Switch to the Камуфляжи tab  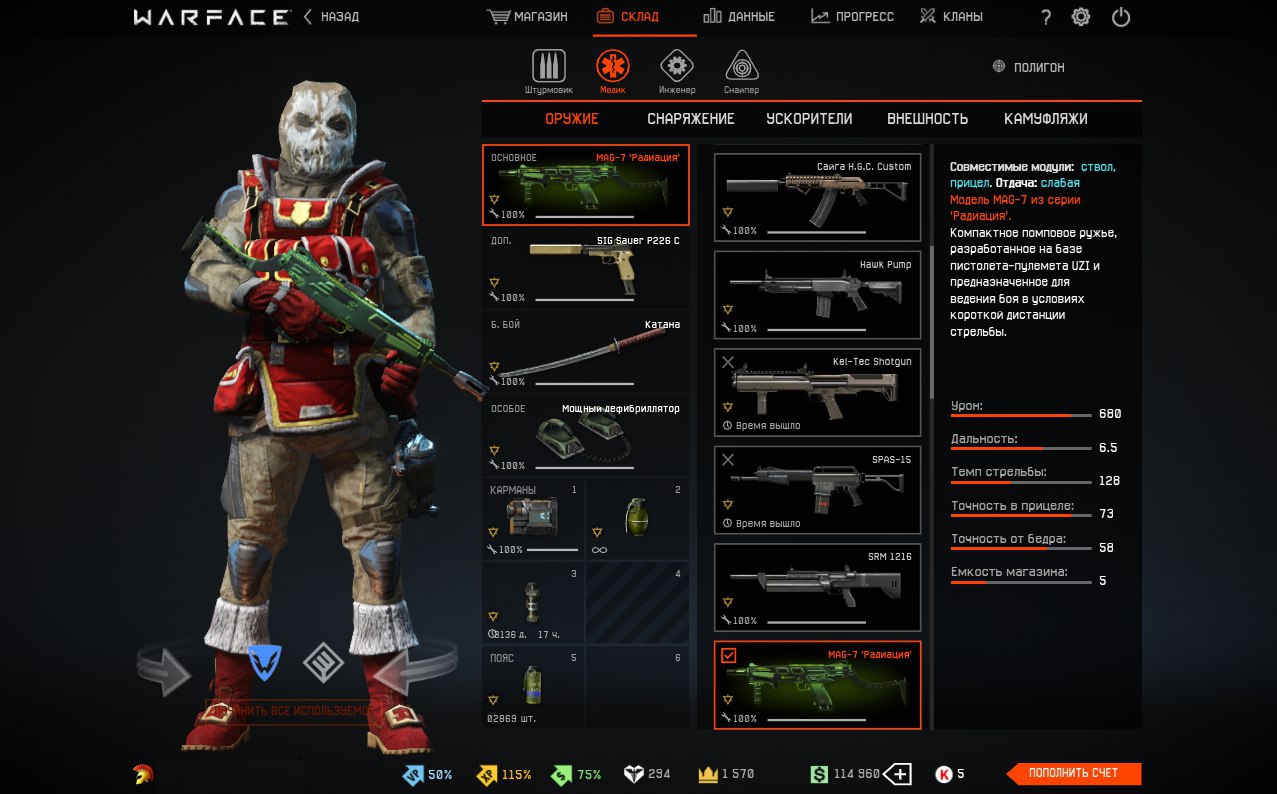click(1045, 119)
